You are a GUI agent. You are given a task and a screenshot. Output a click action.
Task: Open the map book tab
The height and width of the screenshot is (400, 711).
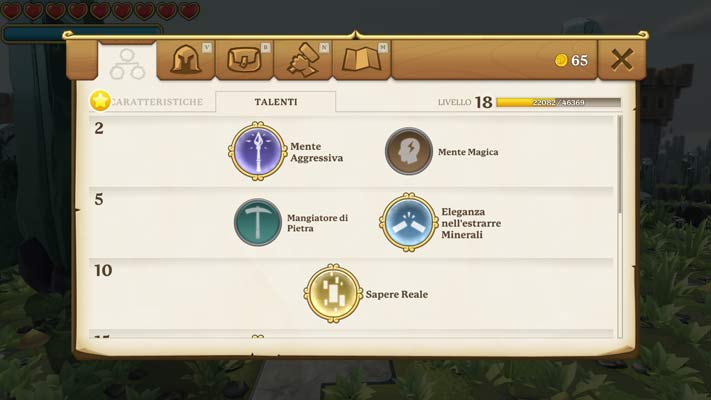coord(361,61)
